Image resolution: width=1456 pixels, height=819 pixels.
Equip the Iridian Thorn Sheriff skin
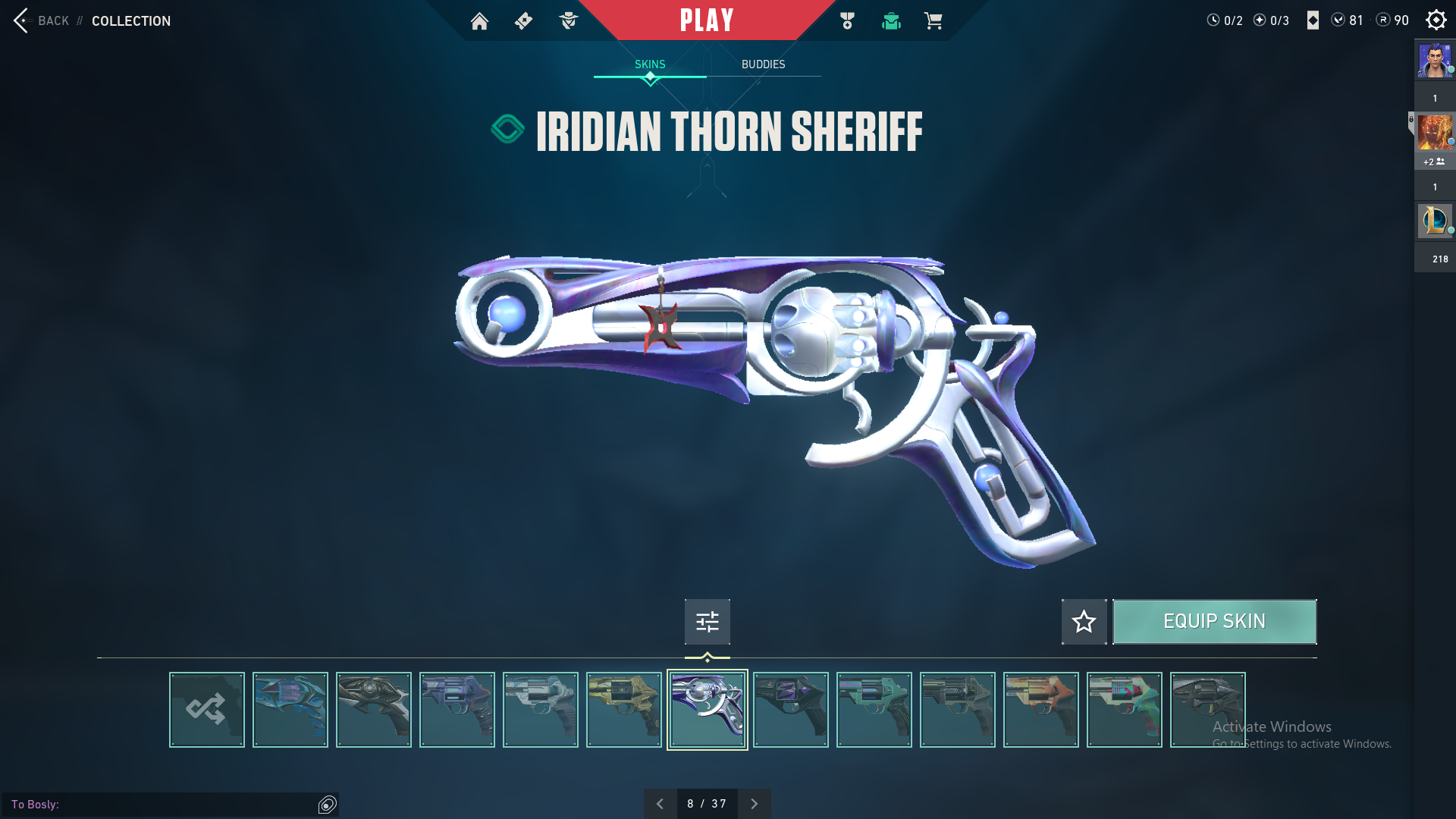[x=1213, y=622]
